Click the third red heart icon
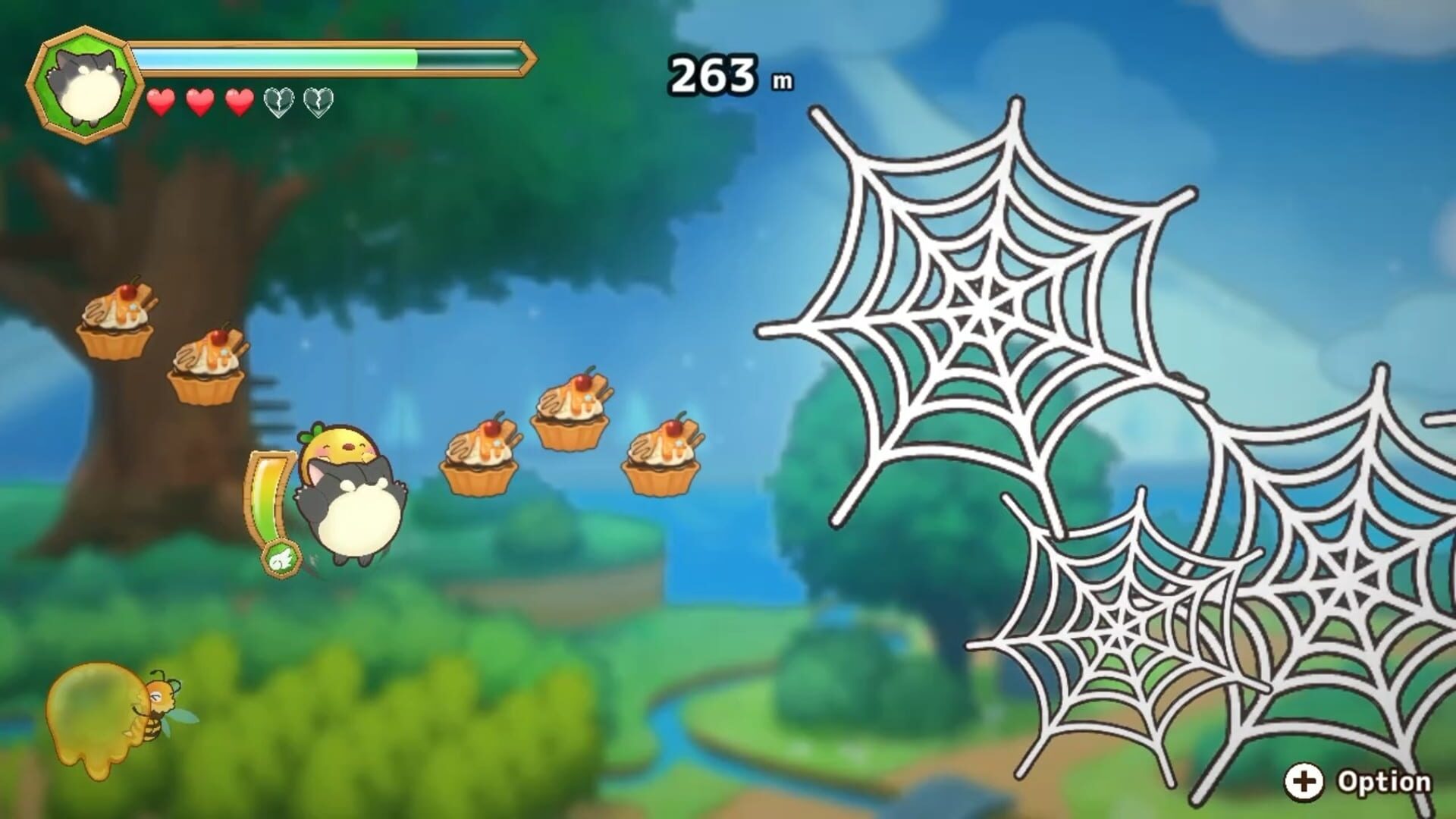 241,101
